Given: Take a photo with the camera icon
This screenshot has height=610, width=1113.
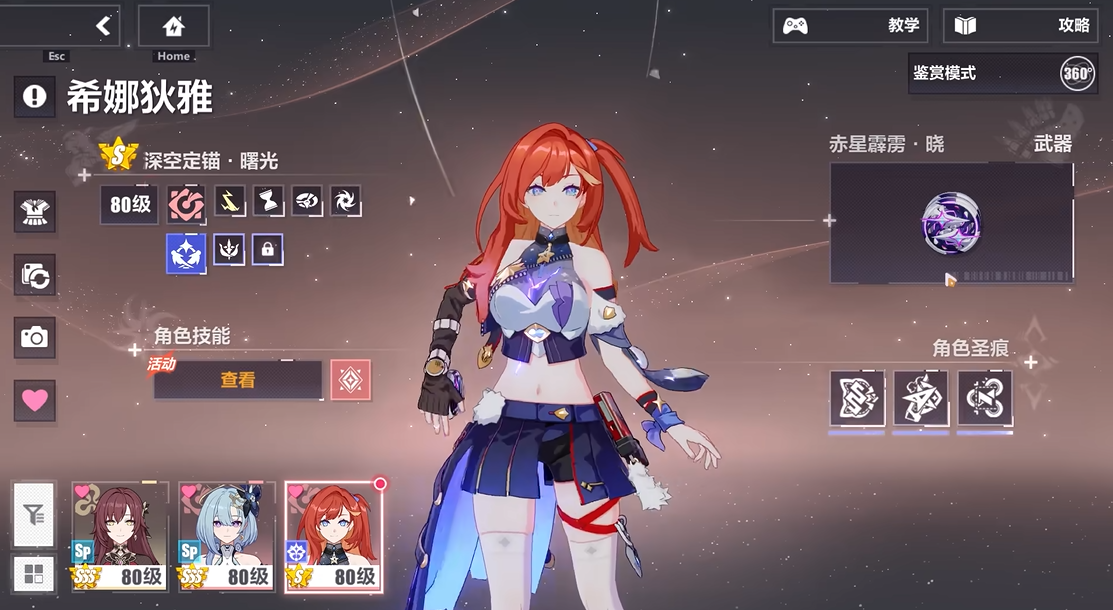Looking at the screenshot, I should (x=35, y=338).
